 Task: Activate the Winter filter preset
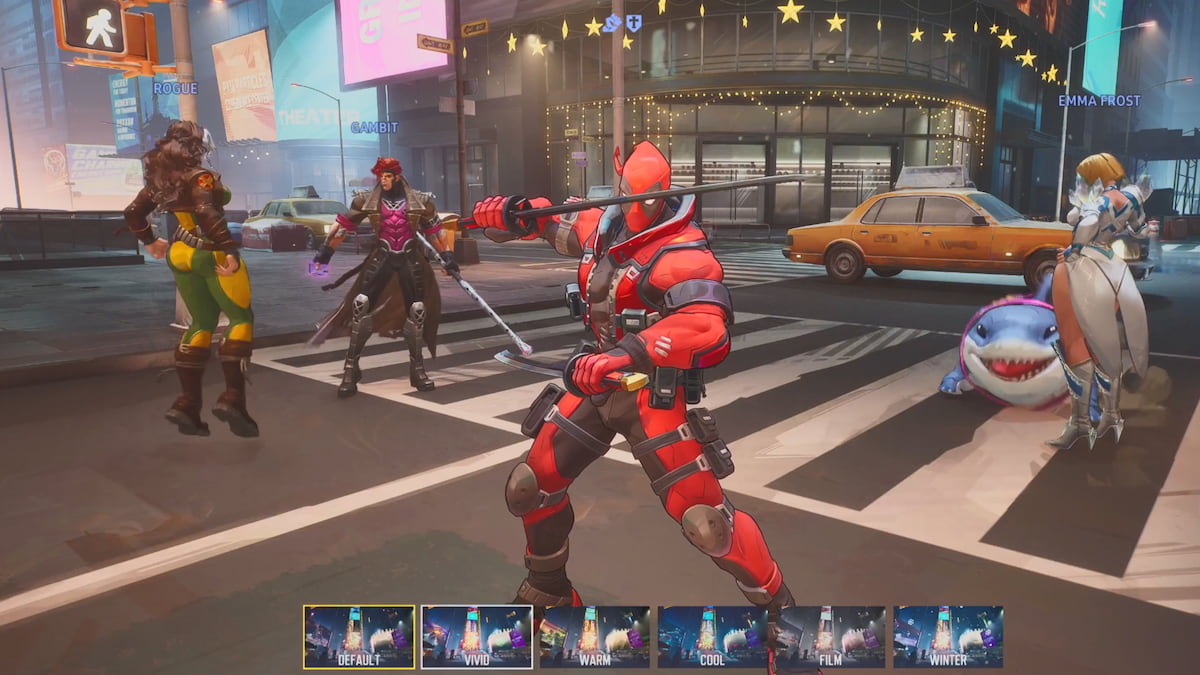click(948, 637)
